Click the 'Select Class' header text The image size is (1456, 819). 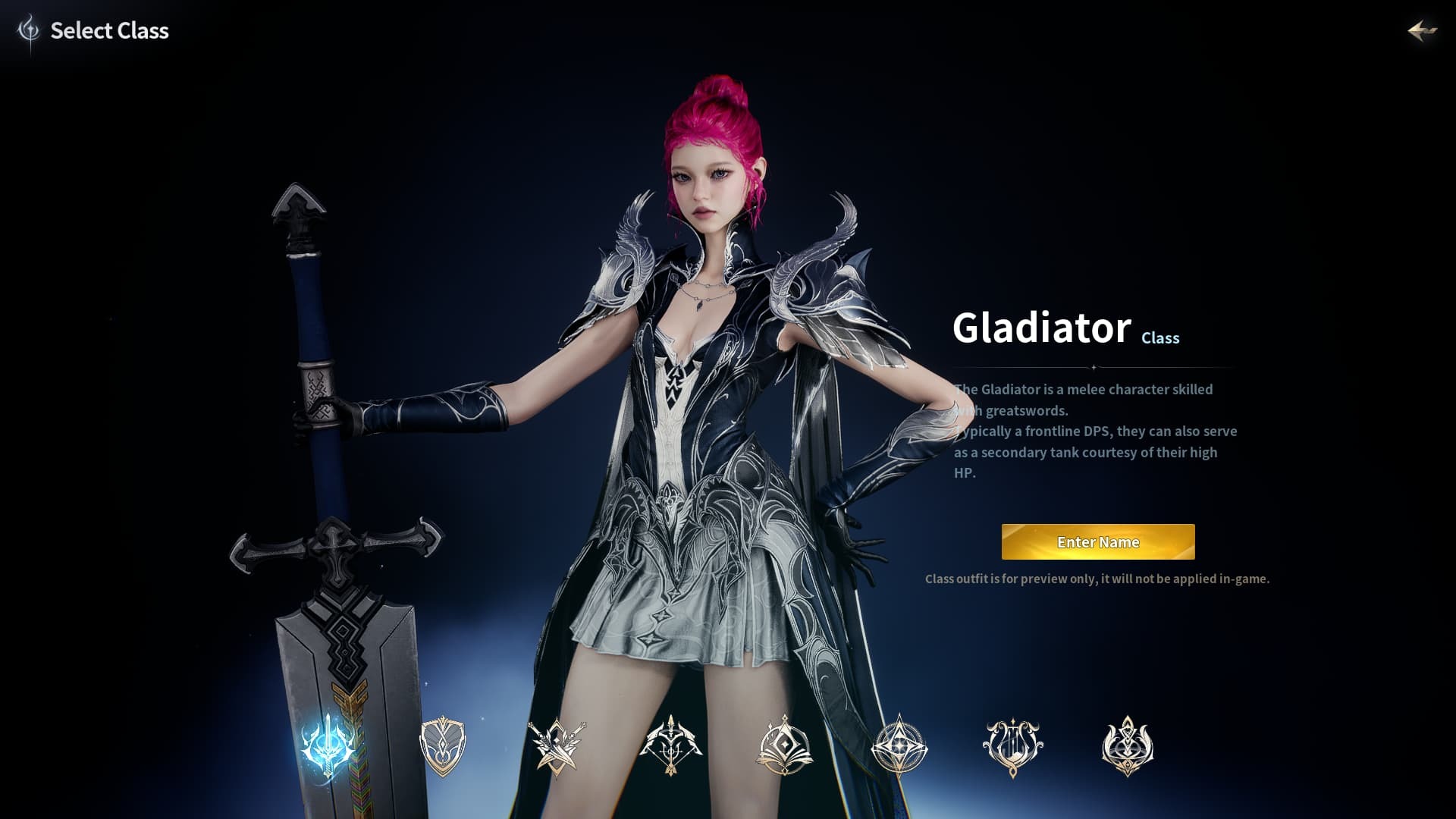(x=109, y=31)
